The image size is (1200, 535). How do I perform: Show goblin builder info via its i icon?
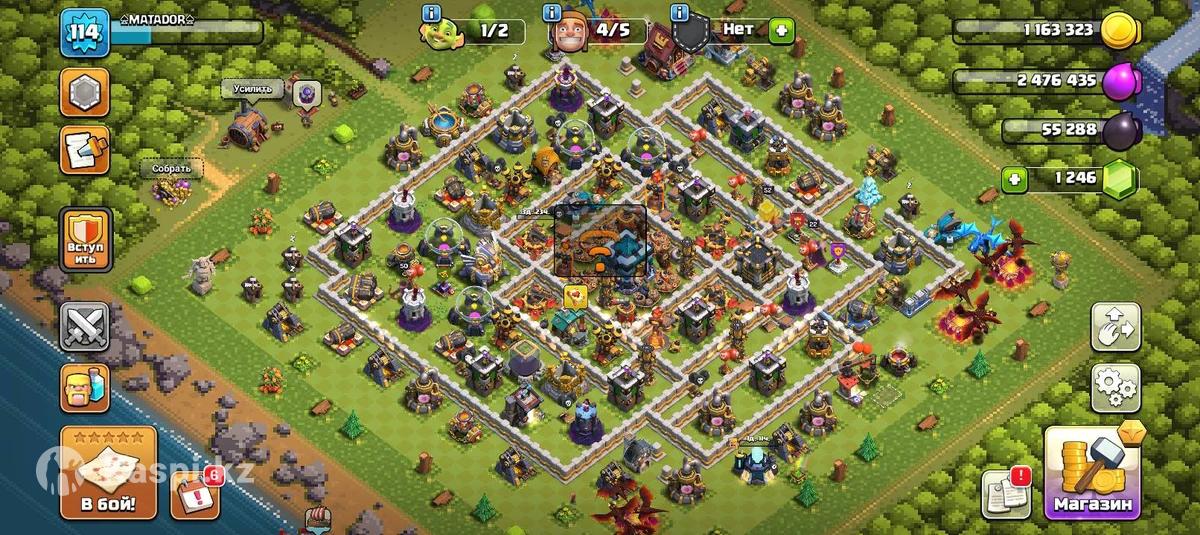(432, 14)
